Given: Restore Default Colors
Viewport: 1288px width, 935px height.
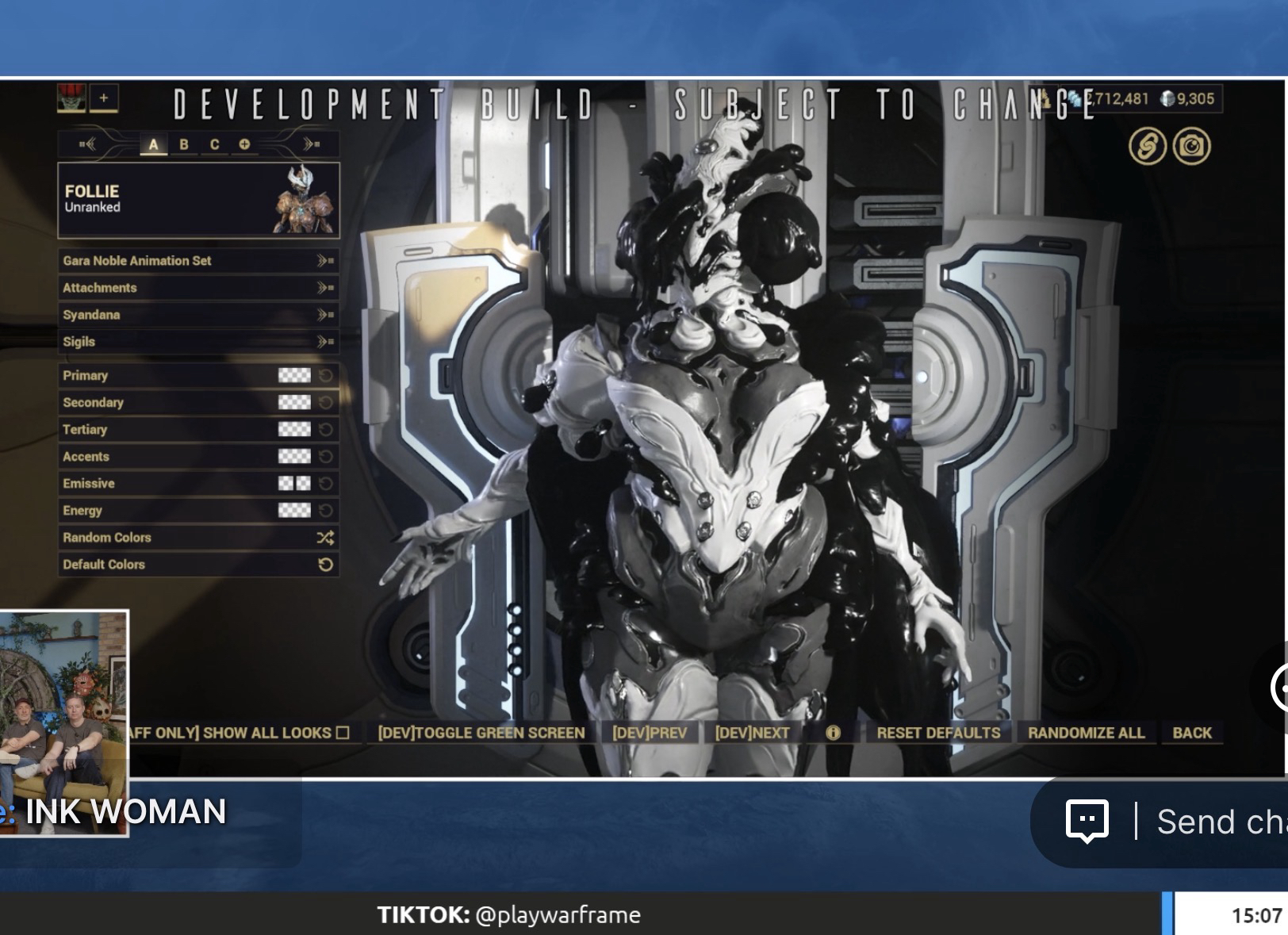Looking at the screenshot, I should [x=198, y=565].
